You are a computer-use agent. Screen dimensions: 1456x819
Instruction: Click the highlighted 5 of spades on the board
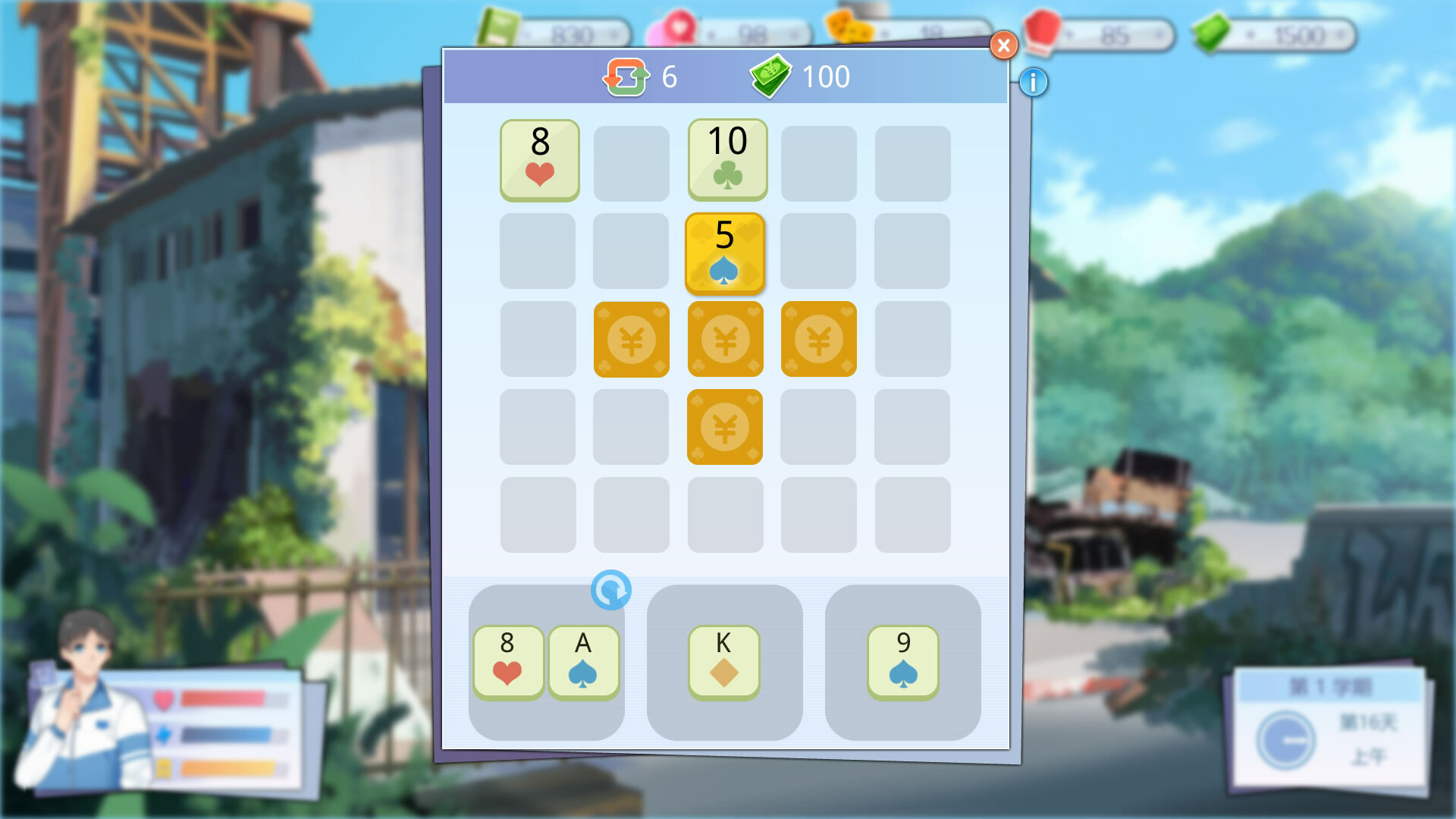[x=725, y=253]
